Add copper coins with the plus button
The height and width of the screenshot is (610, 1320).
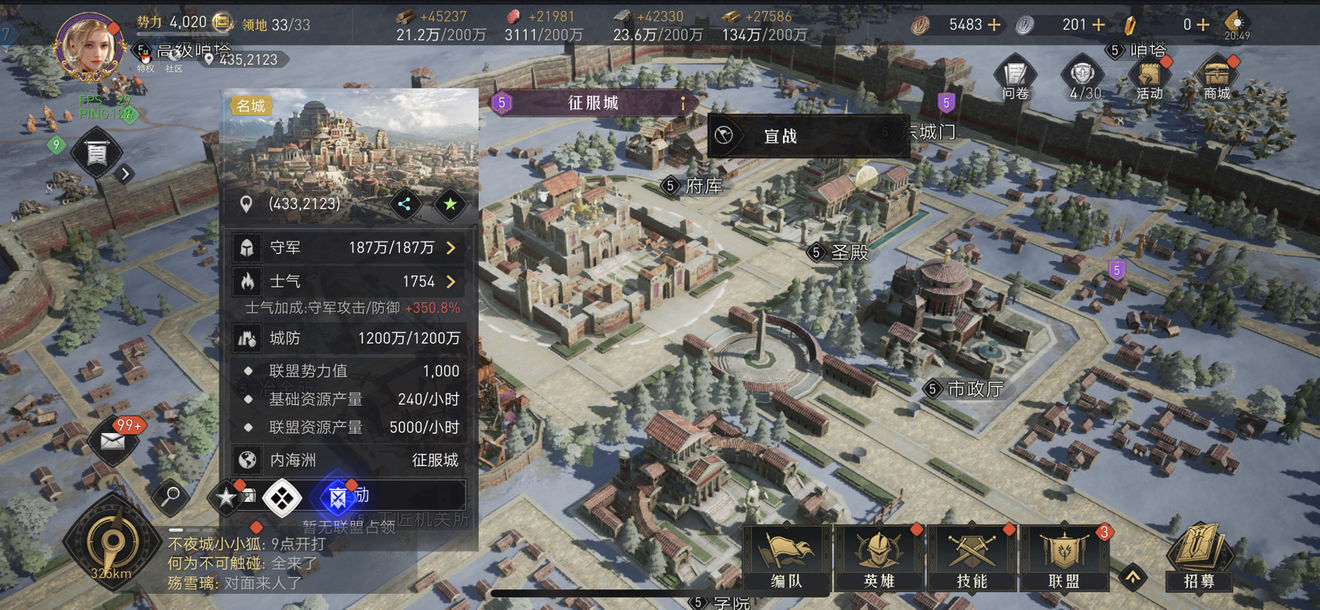point(994,24)
